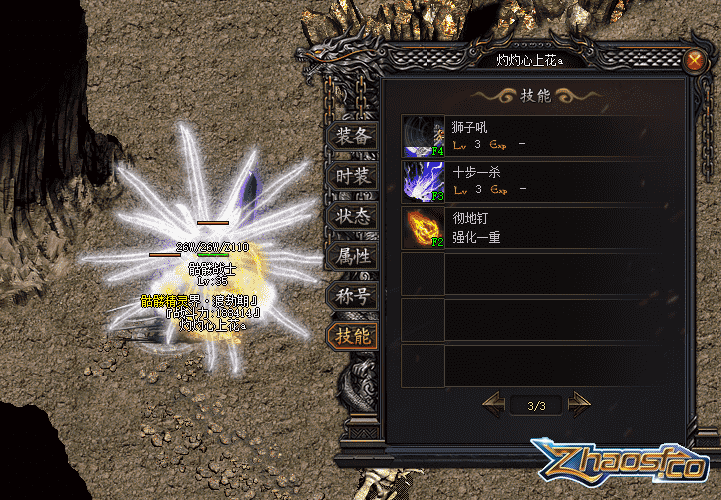Select the 属性 tab
This screenshot has width=721, height=500.
(352, 256)
